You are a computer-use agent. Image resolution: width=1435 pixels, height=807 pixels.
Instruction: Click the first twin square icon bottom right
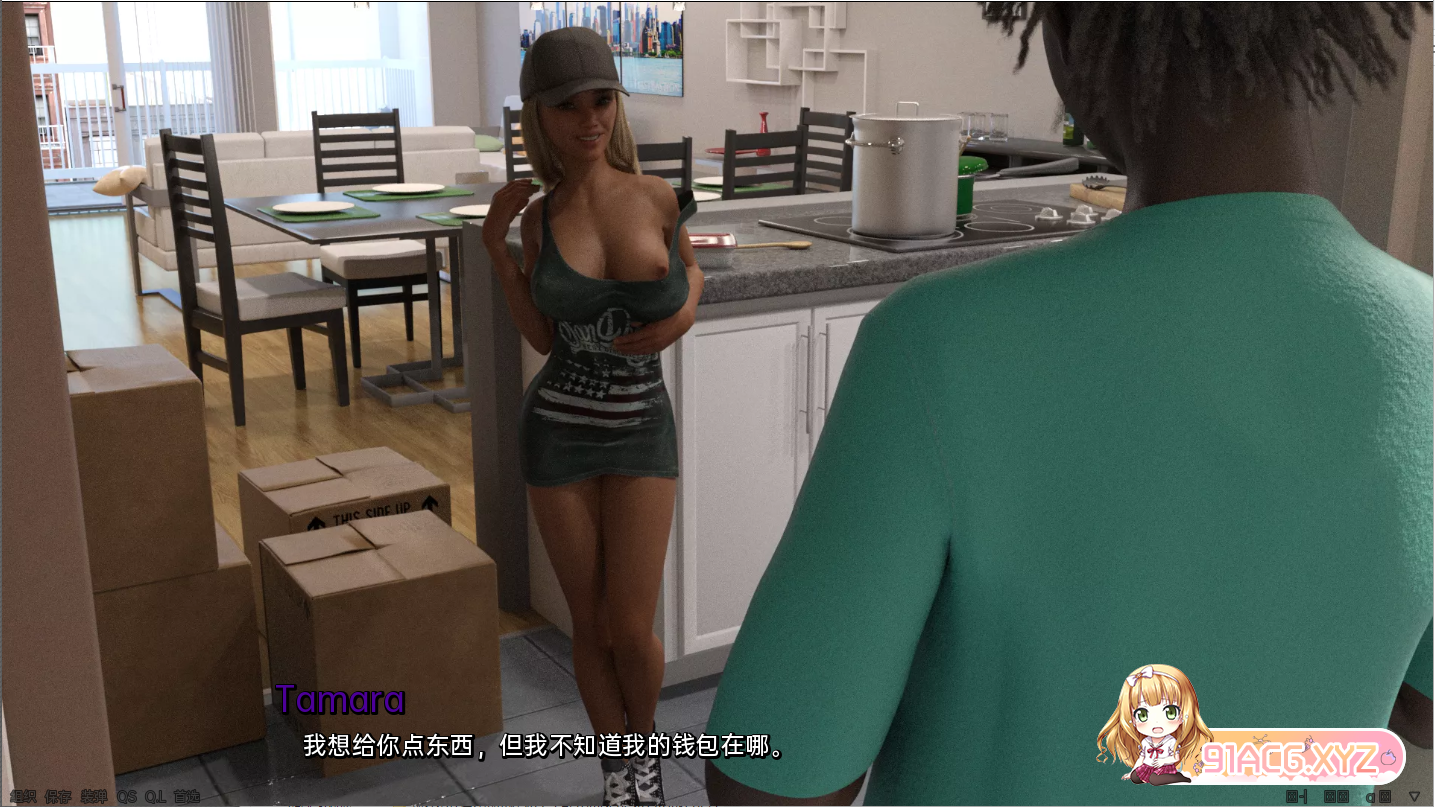(1330, 796)
